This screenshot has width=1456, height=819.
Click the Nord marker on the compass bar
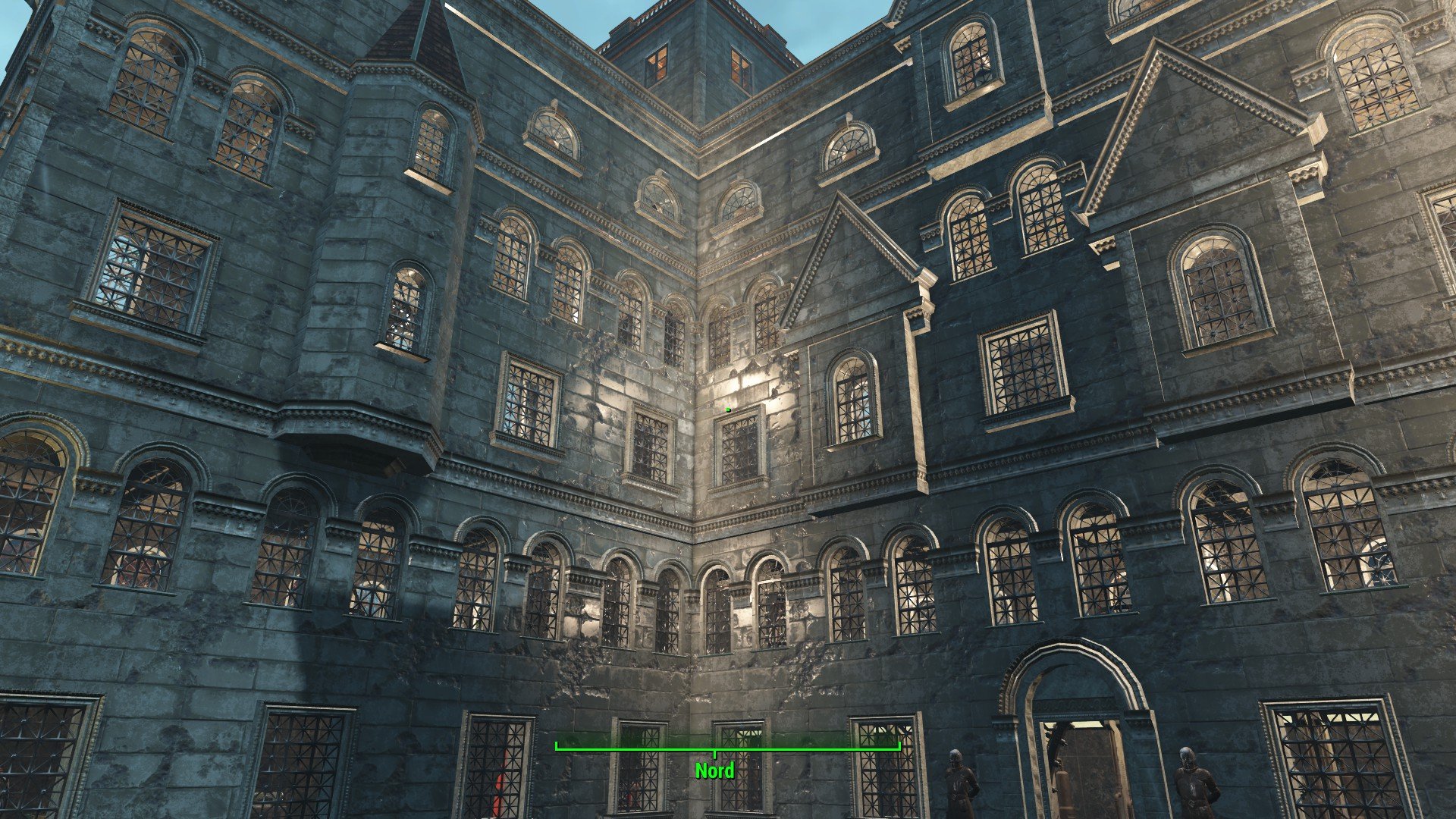point(714,770)
